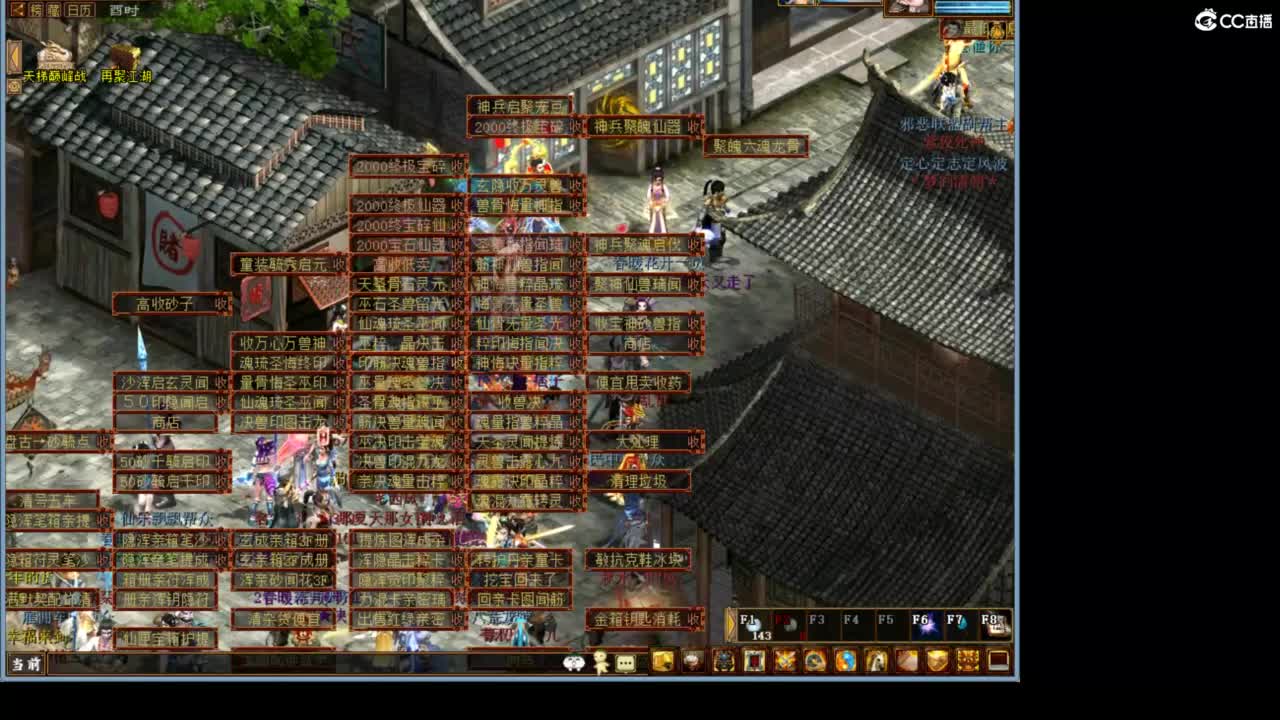Click the compass icon below the left panel
This screenshot has width=1280, height=720.
coord(13,85)
